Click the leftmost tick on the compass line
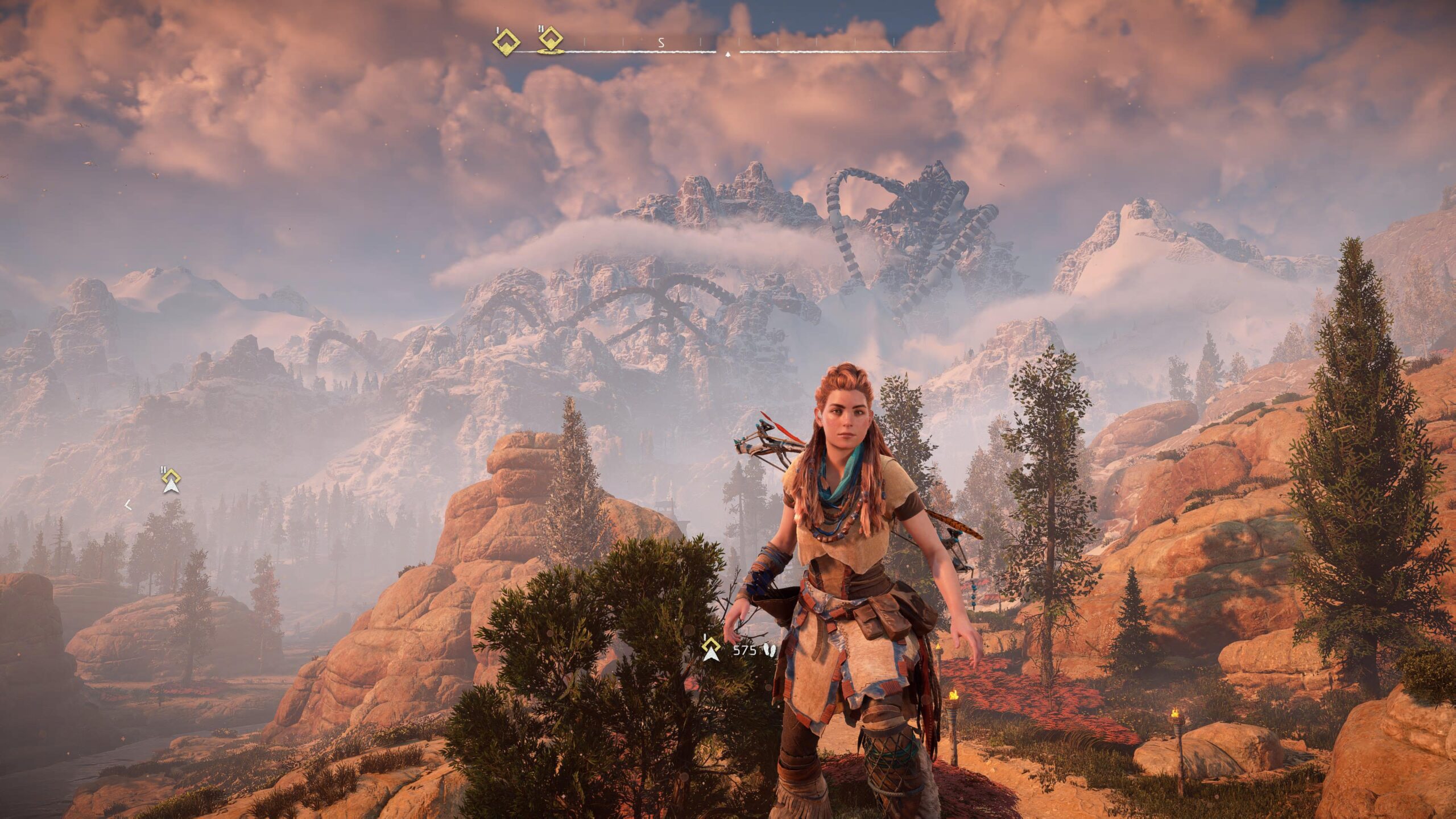 [x=585, y=42]
